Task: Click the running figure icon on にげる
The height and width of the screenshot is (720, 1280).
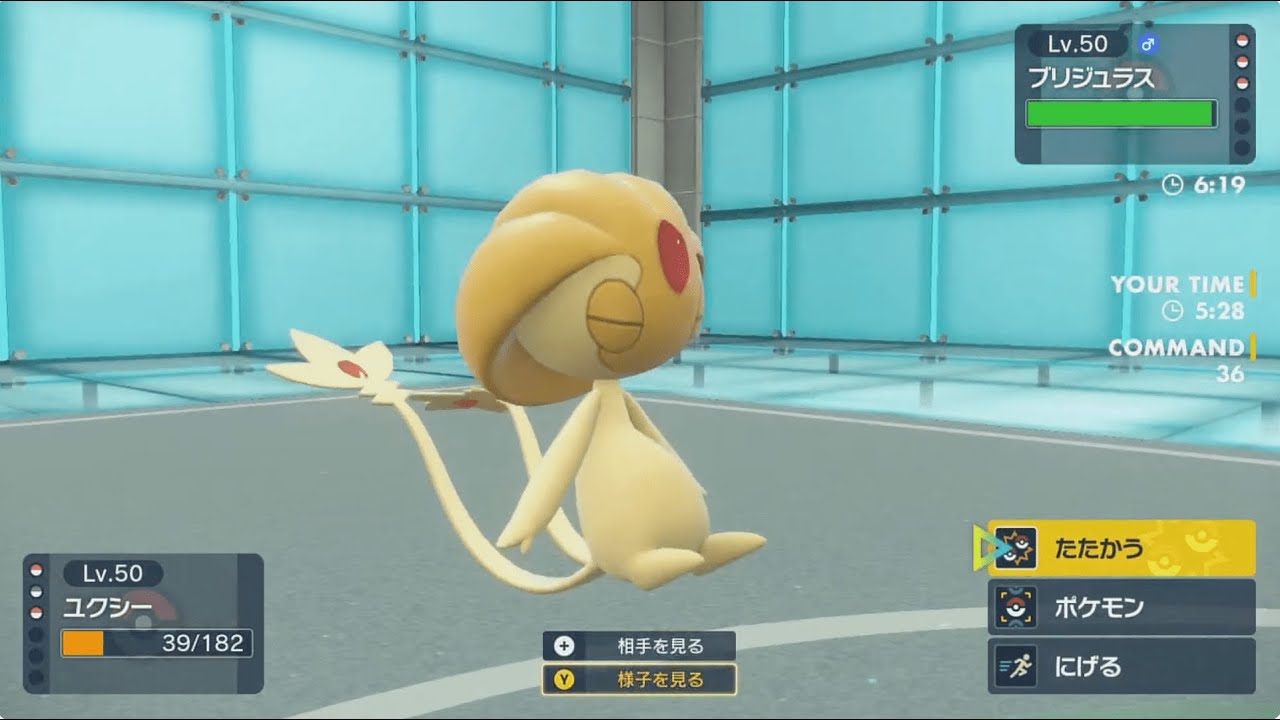Action: [x=1017, y=664]
